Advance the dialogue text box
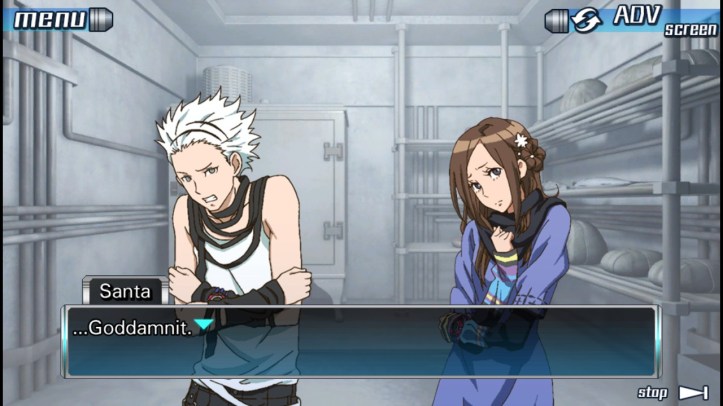Screen dimensions: 723x406 click(360, 342)
